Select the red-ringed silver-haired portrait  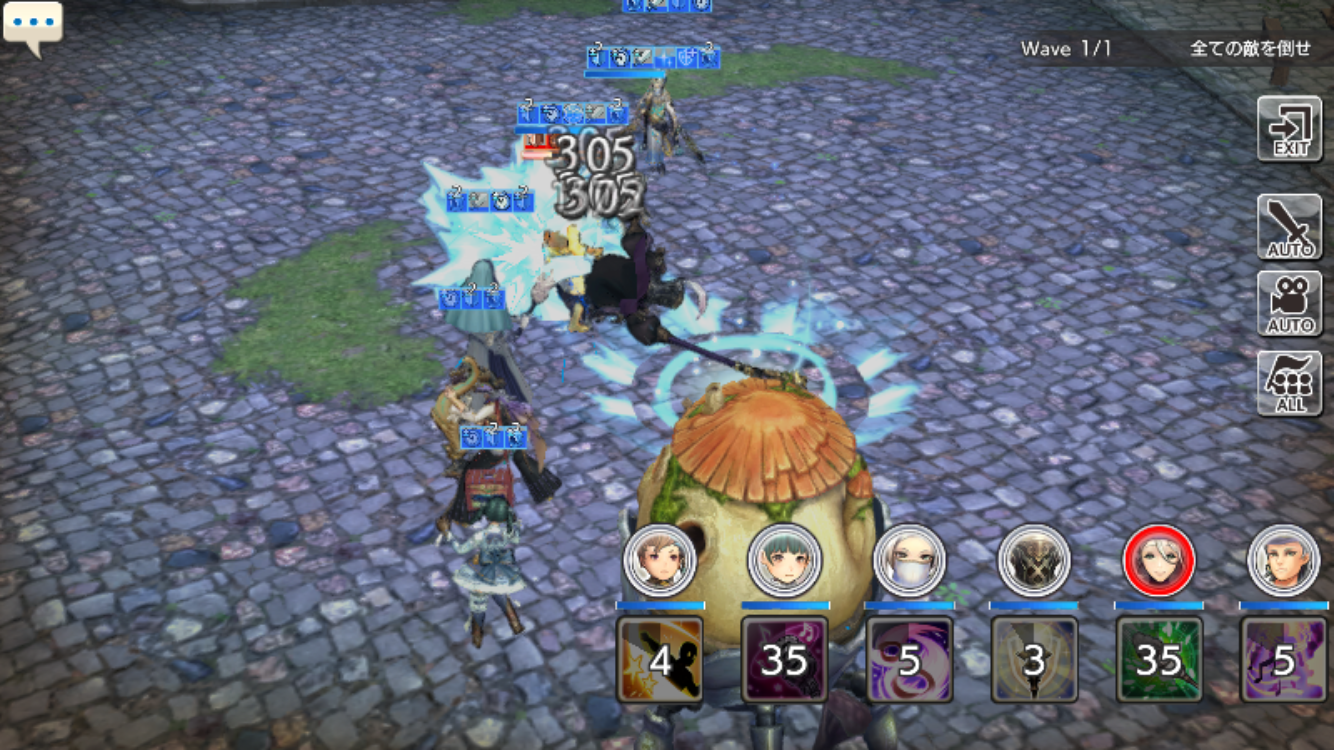click(1159, 560)
